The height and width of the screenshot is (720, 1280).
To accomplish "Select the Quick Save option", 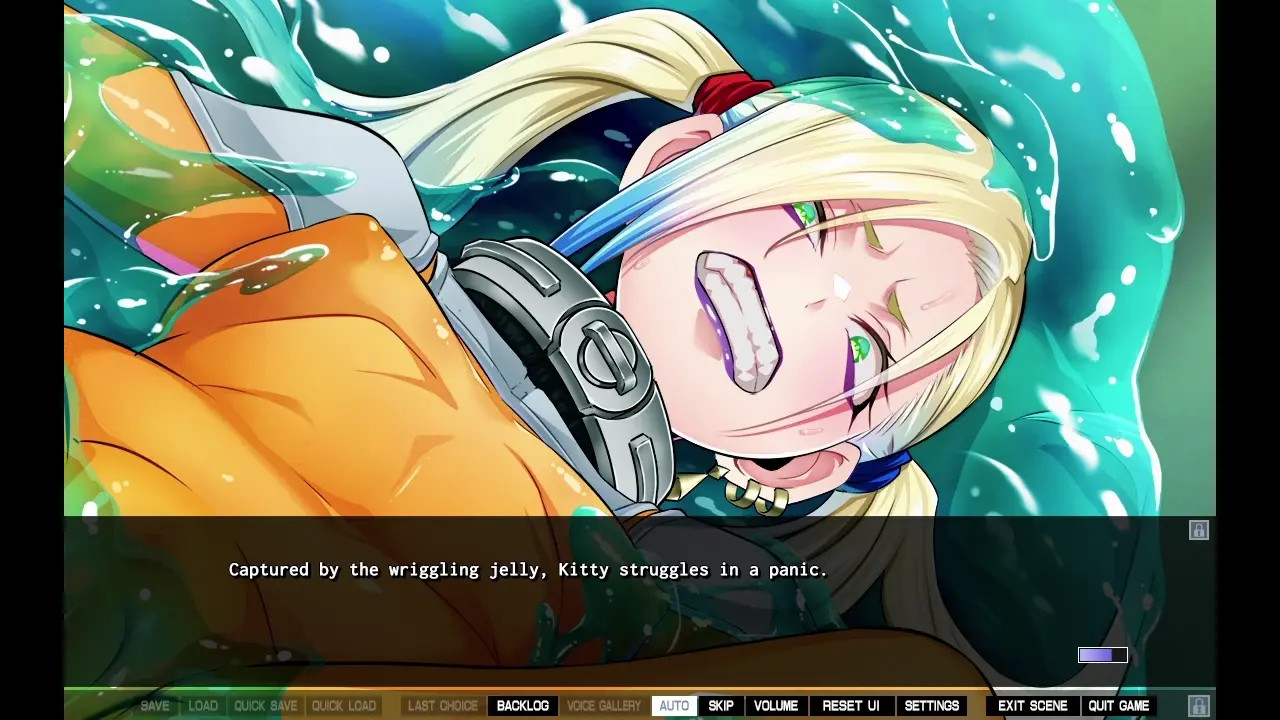I will click(265, 706).
